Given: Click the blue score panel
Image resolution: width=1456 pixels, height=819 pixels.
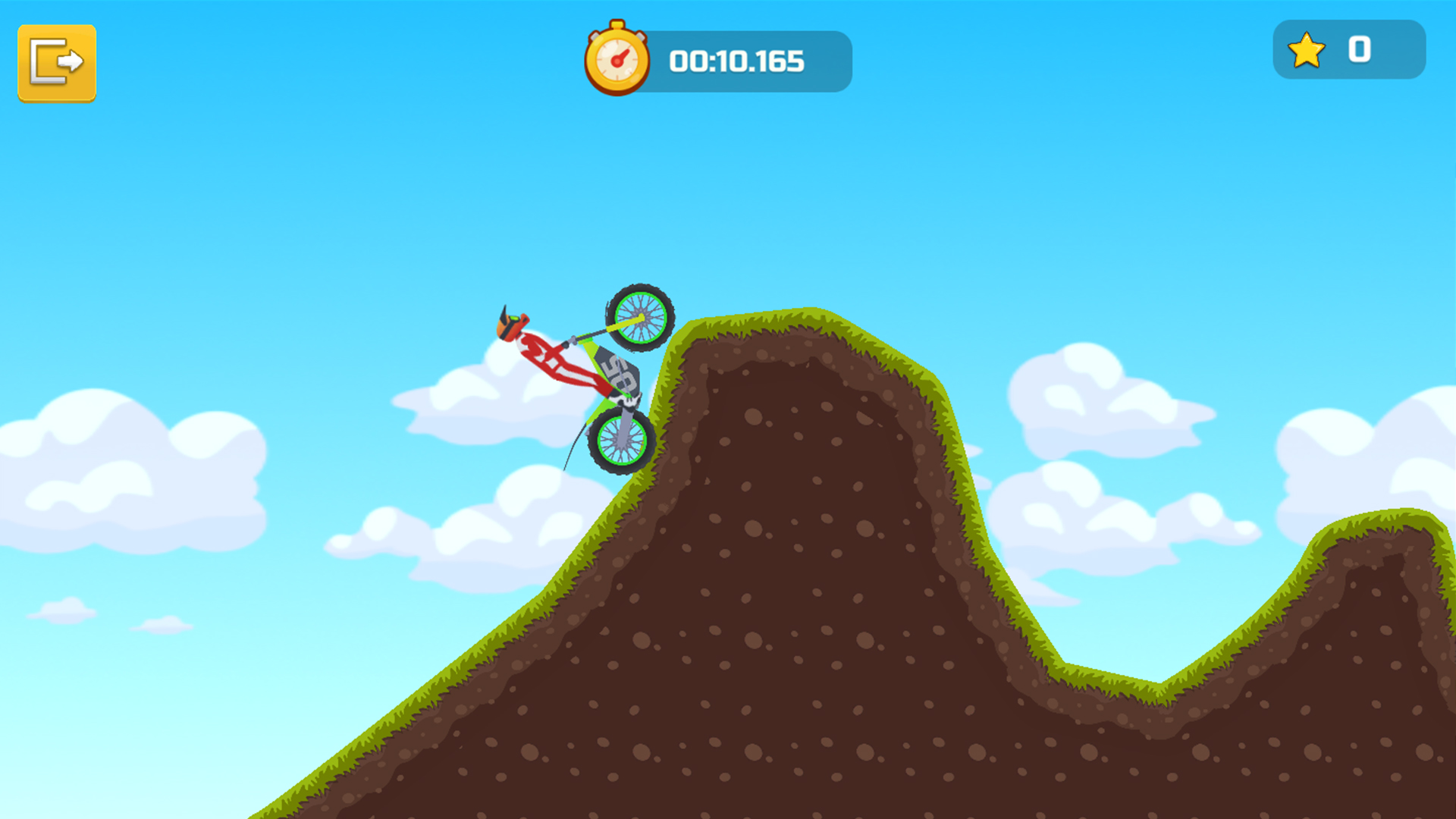Looking at the screenshot, I should pyautogui.click(x=1348, y=50).
